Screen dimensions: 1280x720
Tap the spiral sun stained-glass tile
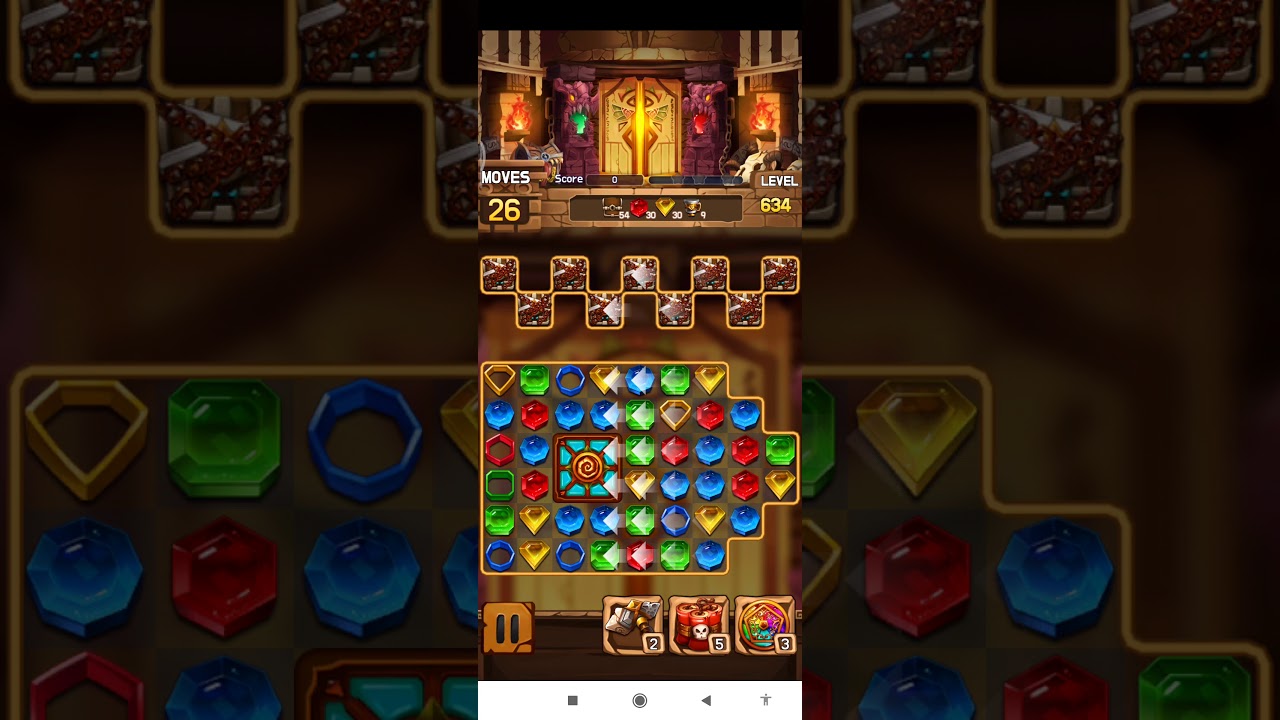click(x=586, y=467)
